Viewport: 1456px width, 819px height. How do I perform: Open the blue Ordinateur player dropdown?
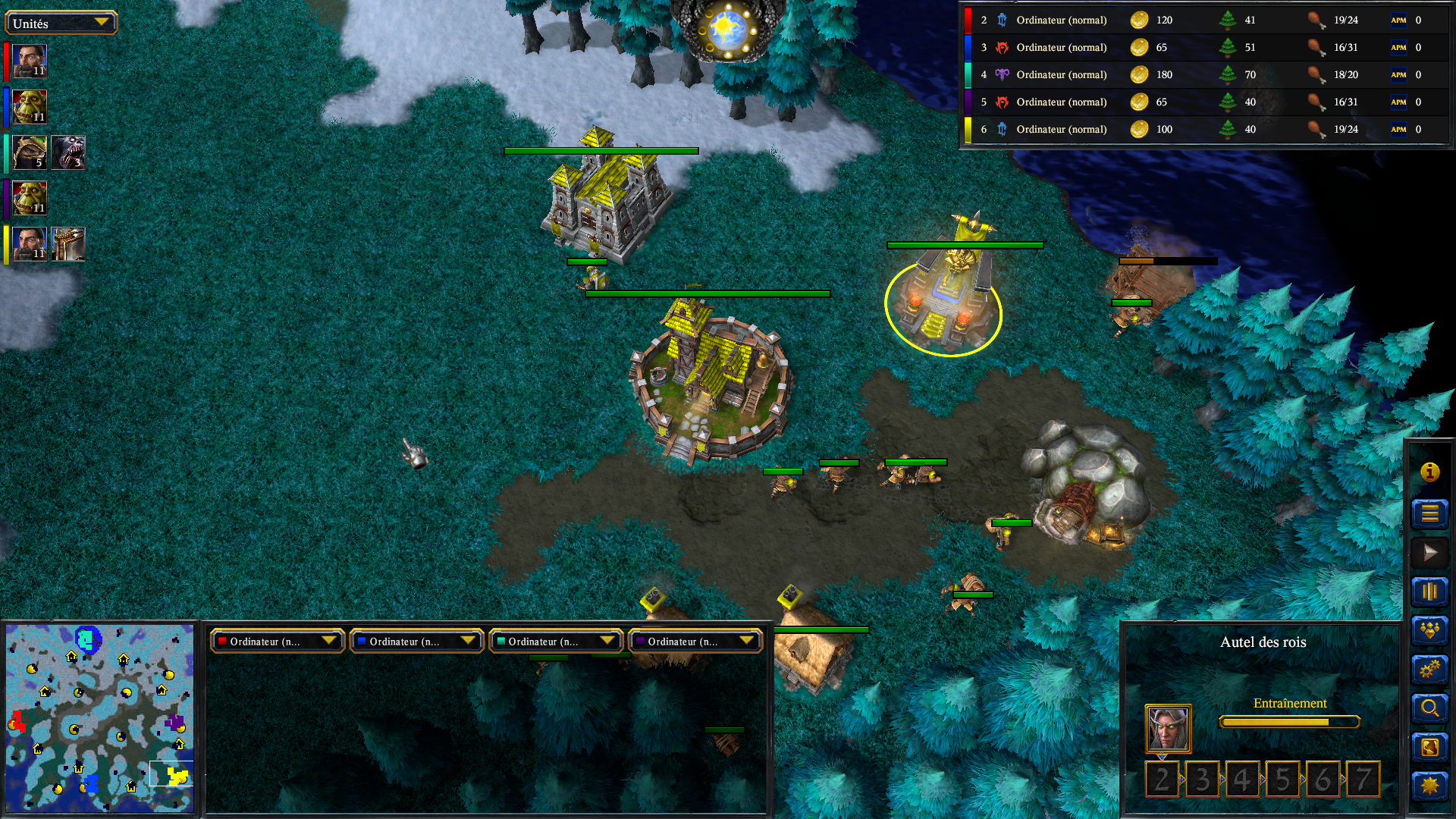click(x=416, y=642)
